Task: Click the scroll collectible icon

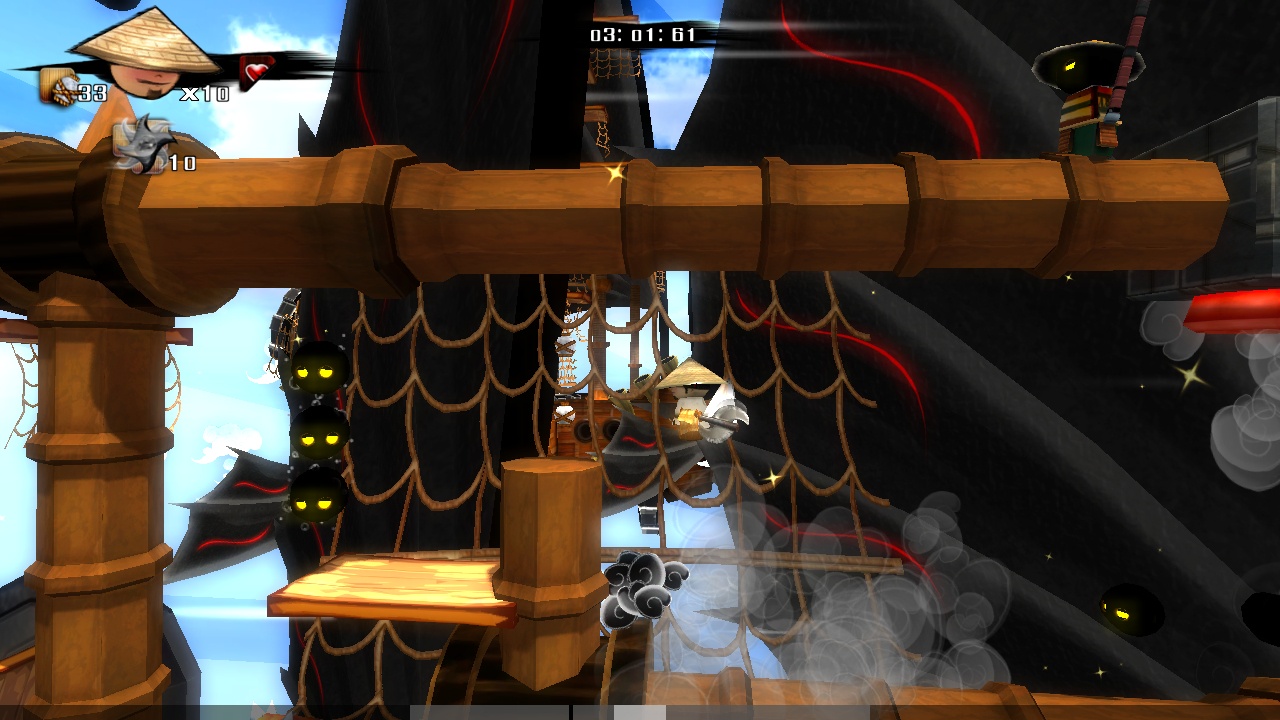Action: pyautogui.click(x=59, y=88)
